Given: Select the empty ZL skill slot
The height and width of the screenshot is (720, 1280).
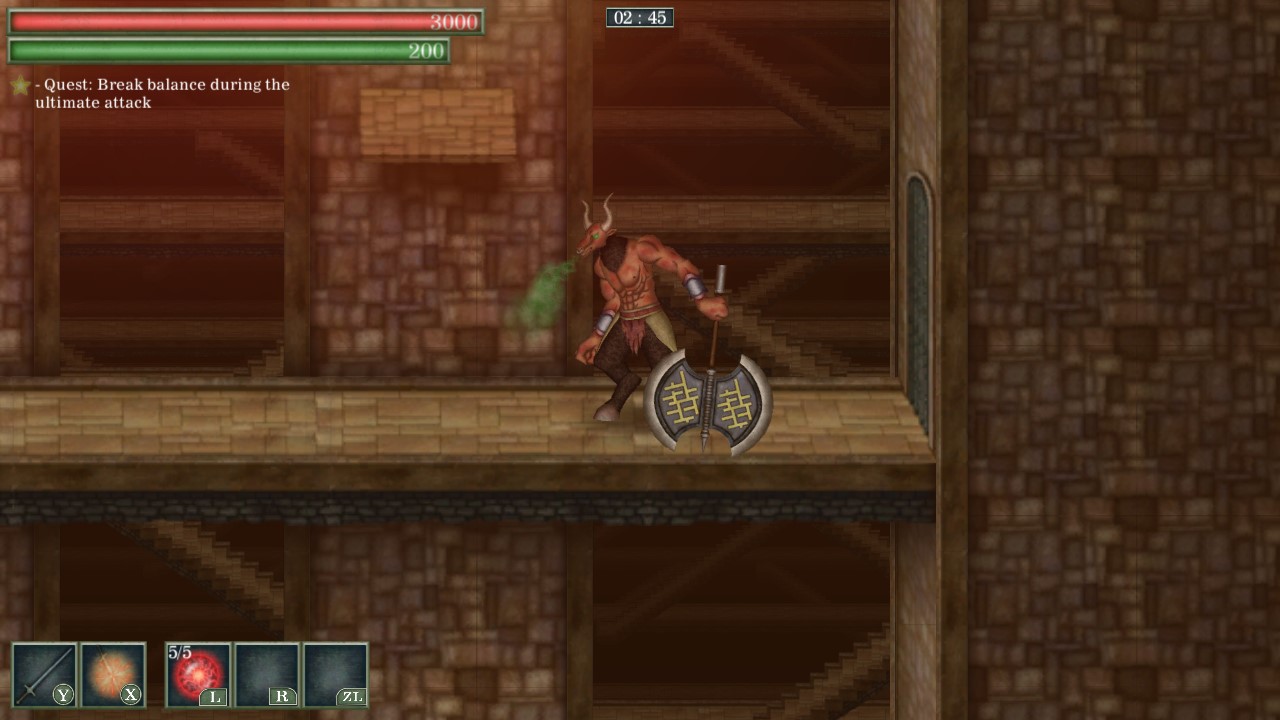Looking at the screenshot, I should 337,674.
